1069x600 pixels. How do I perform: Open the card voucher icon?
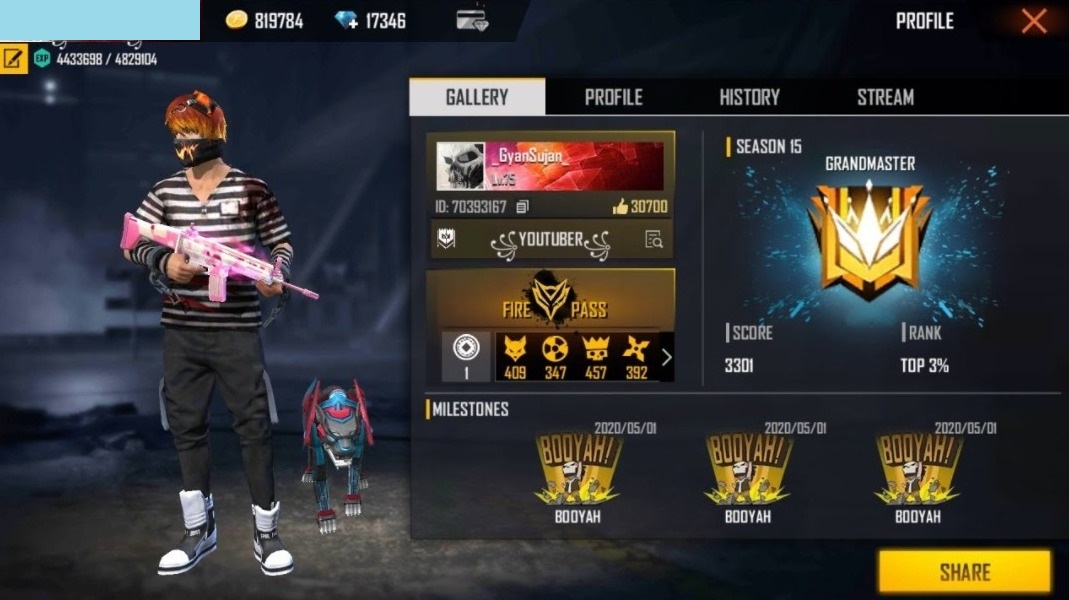coord(472,21)
